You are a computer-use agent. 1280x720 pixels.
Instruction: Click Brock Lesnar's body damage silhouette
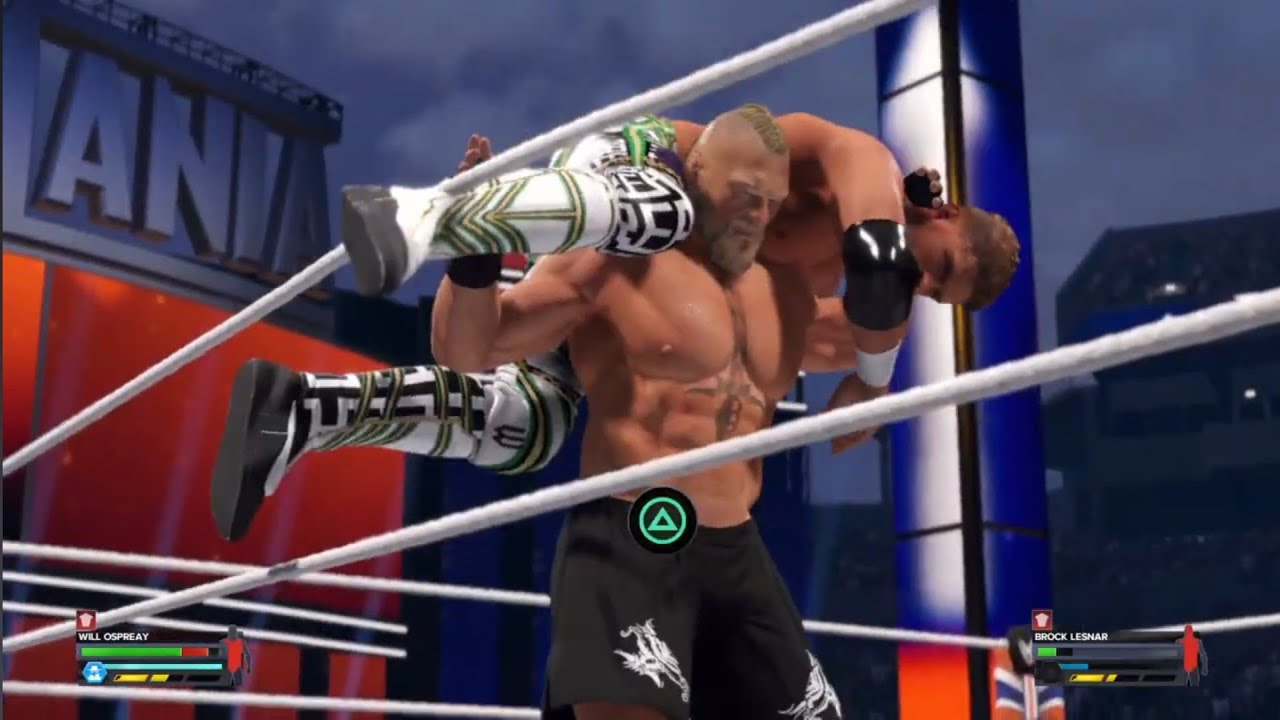(1191, 653)
